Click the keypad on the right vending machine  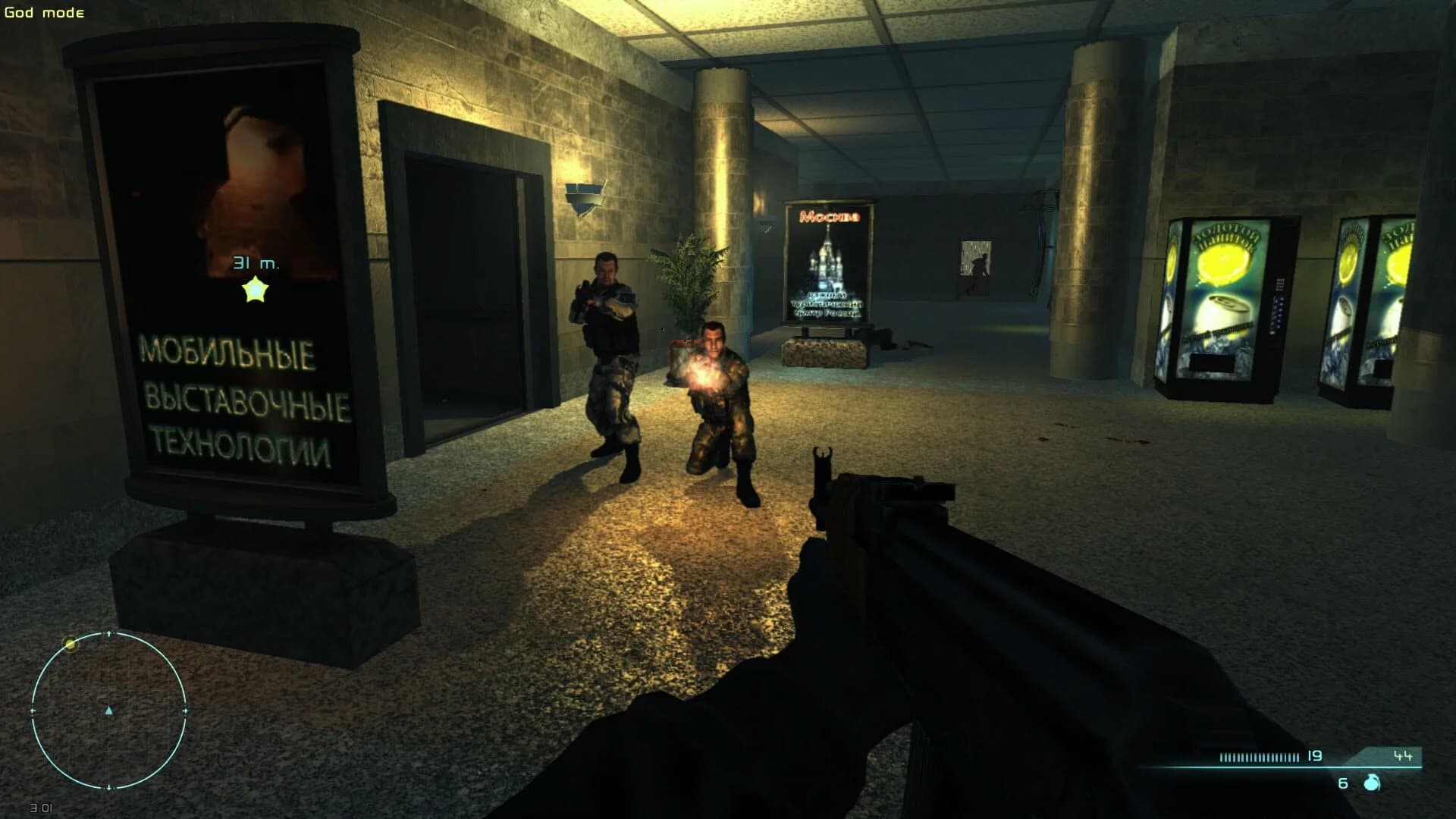[1279, 284]
